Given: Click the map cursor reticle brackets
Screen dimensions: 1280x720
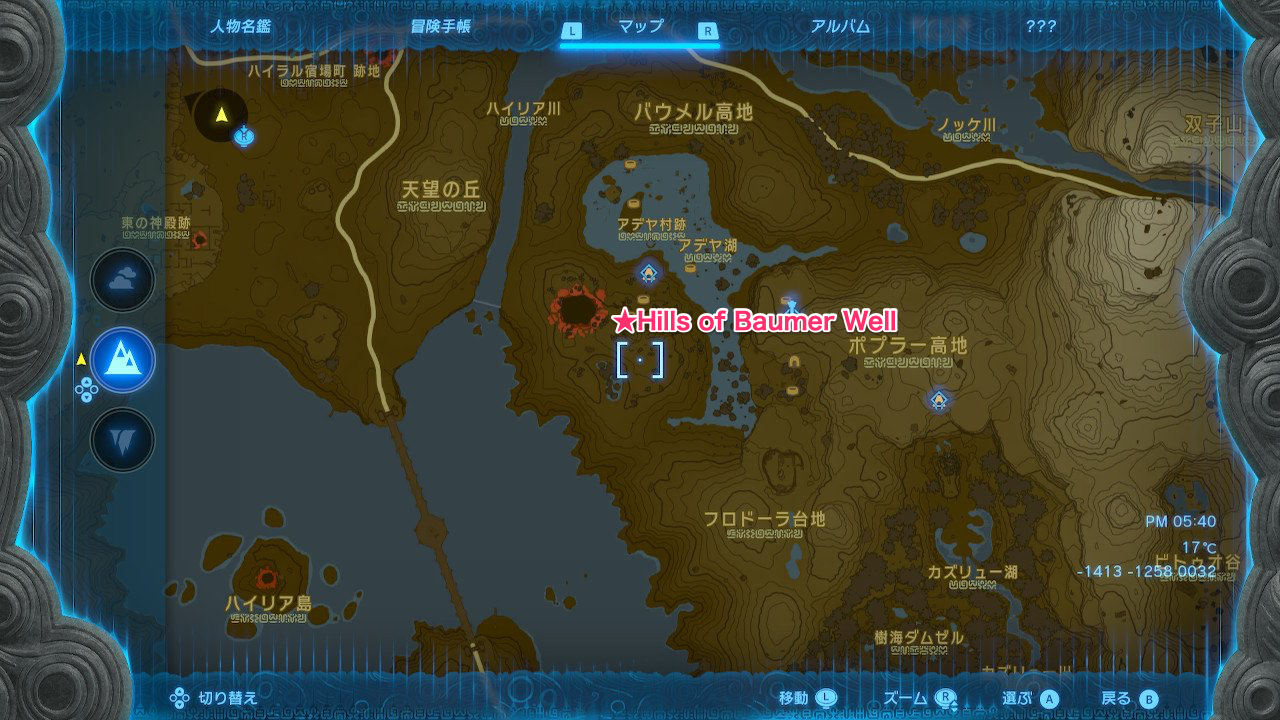Looking at the screenshot, I should [640, 362].
